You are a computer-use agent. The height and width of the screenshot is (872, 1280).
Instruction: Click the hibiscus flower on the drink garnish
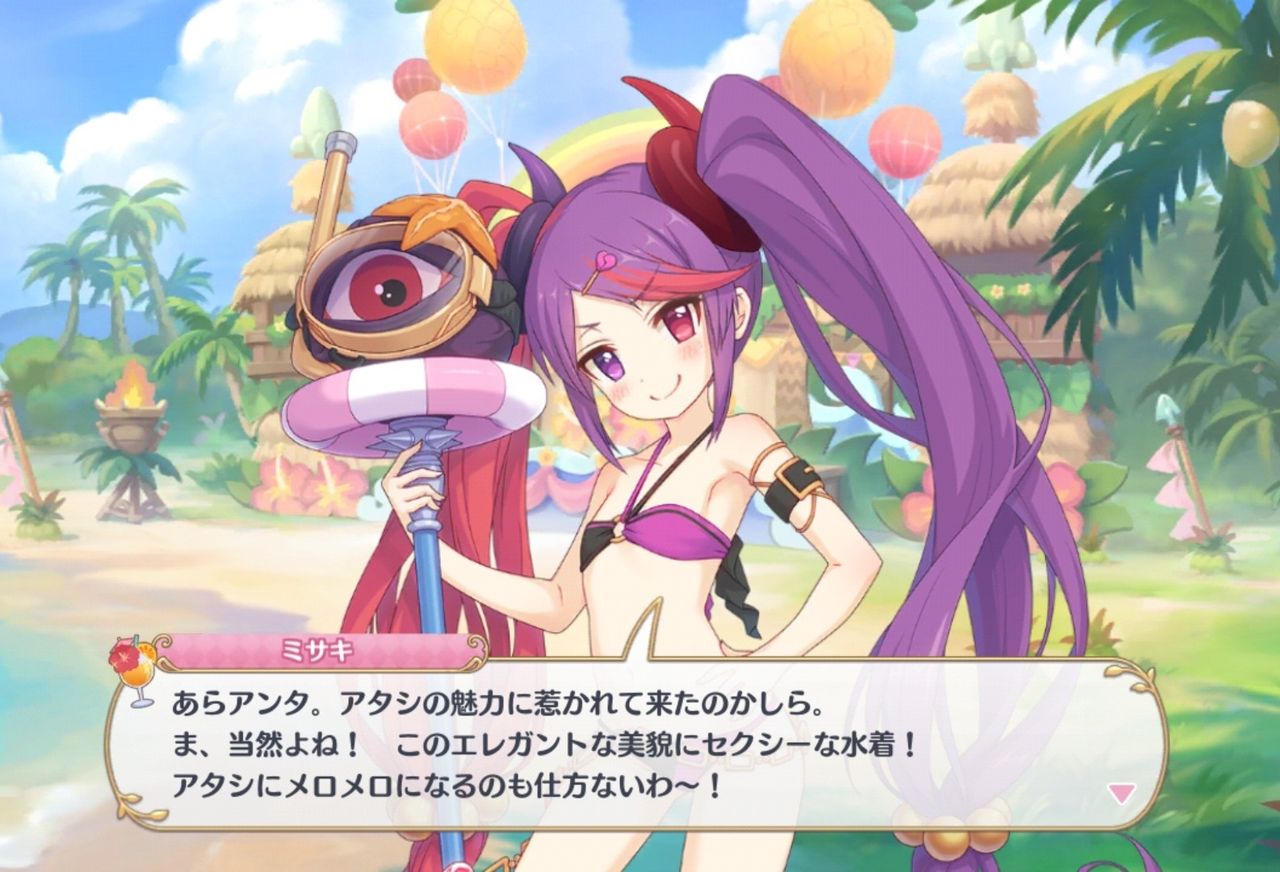click(125, 655)
